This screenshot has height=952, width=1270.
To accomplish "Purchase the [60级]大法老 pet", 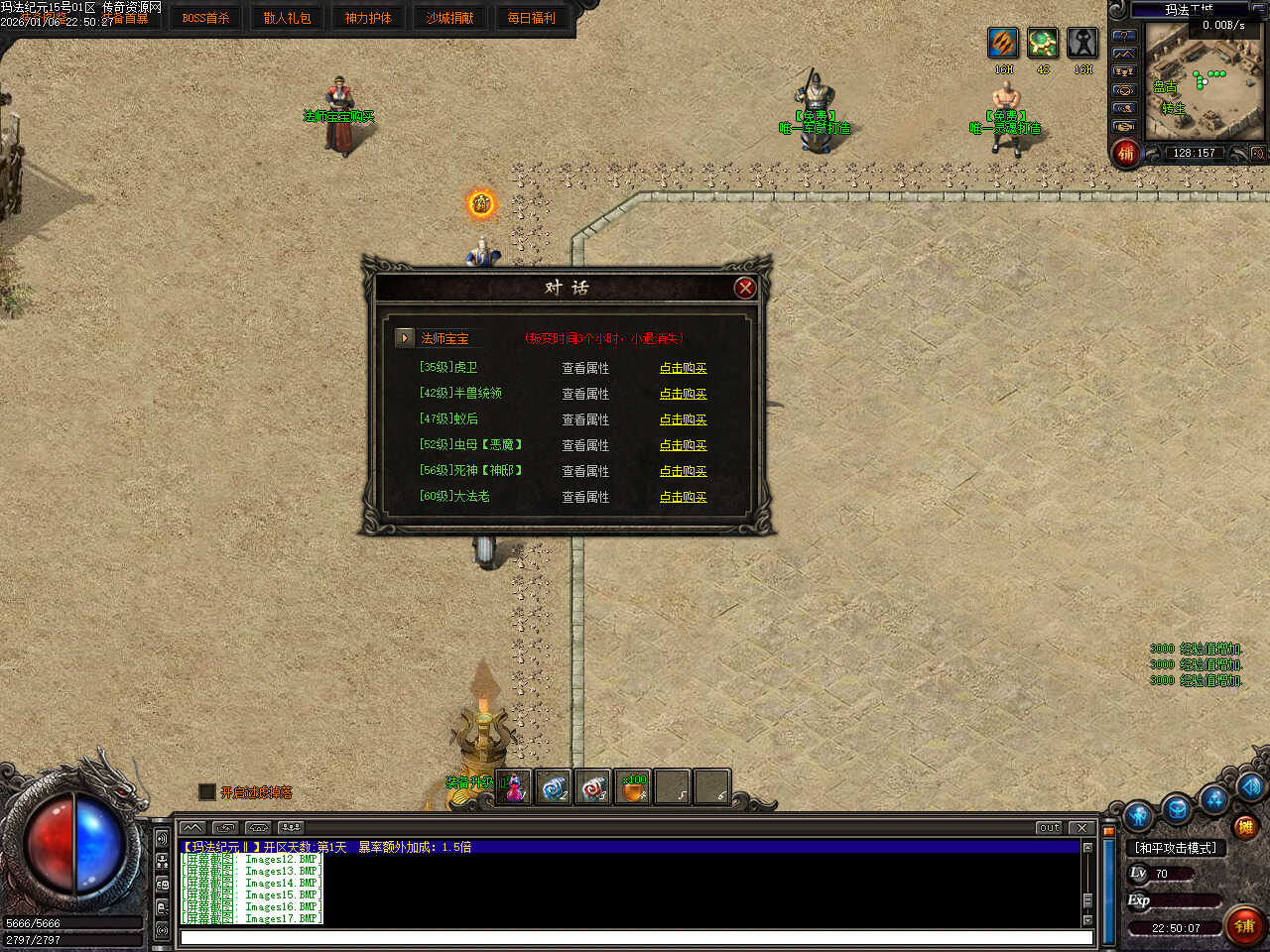I will 683,497.
